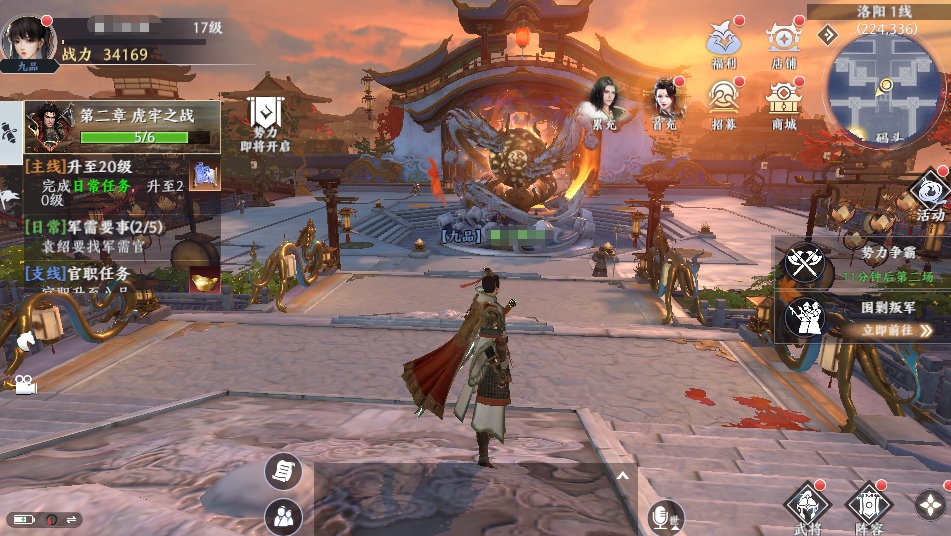Open the 第二章 虎牢之战 chapter panel

[122, 126]
